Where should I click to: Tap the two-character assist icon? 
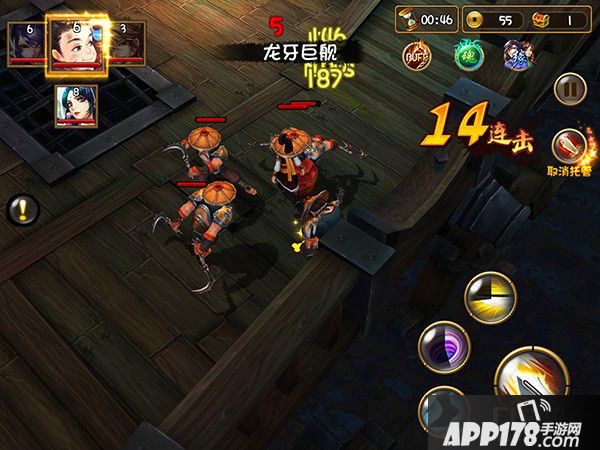pyautogui.click(x=517, y=54)
